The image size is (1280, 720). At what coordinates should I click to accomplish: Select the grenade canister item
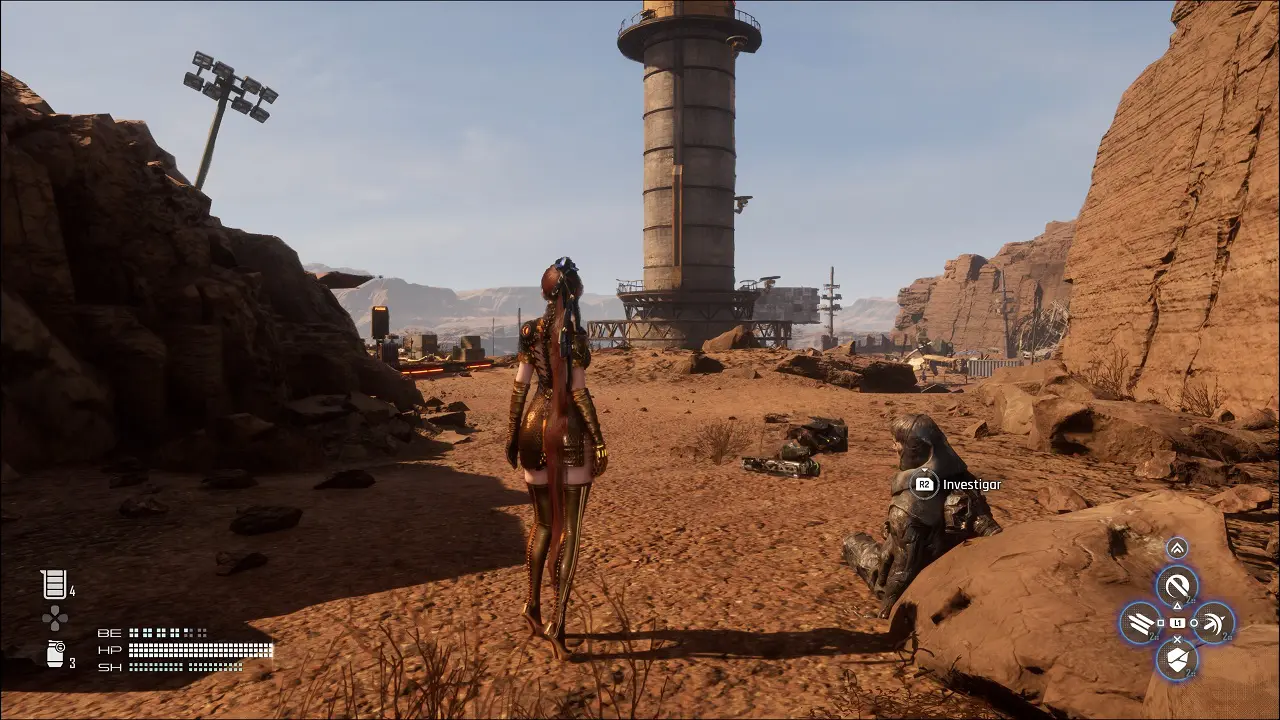(x=55, y=655)
